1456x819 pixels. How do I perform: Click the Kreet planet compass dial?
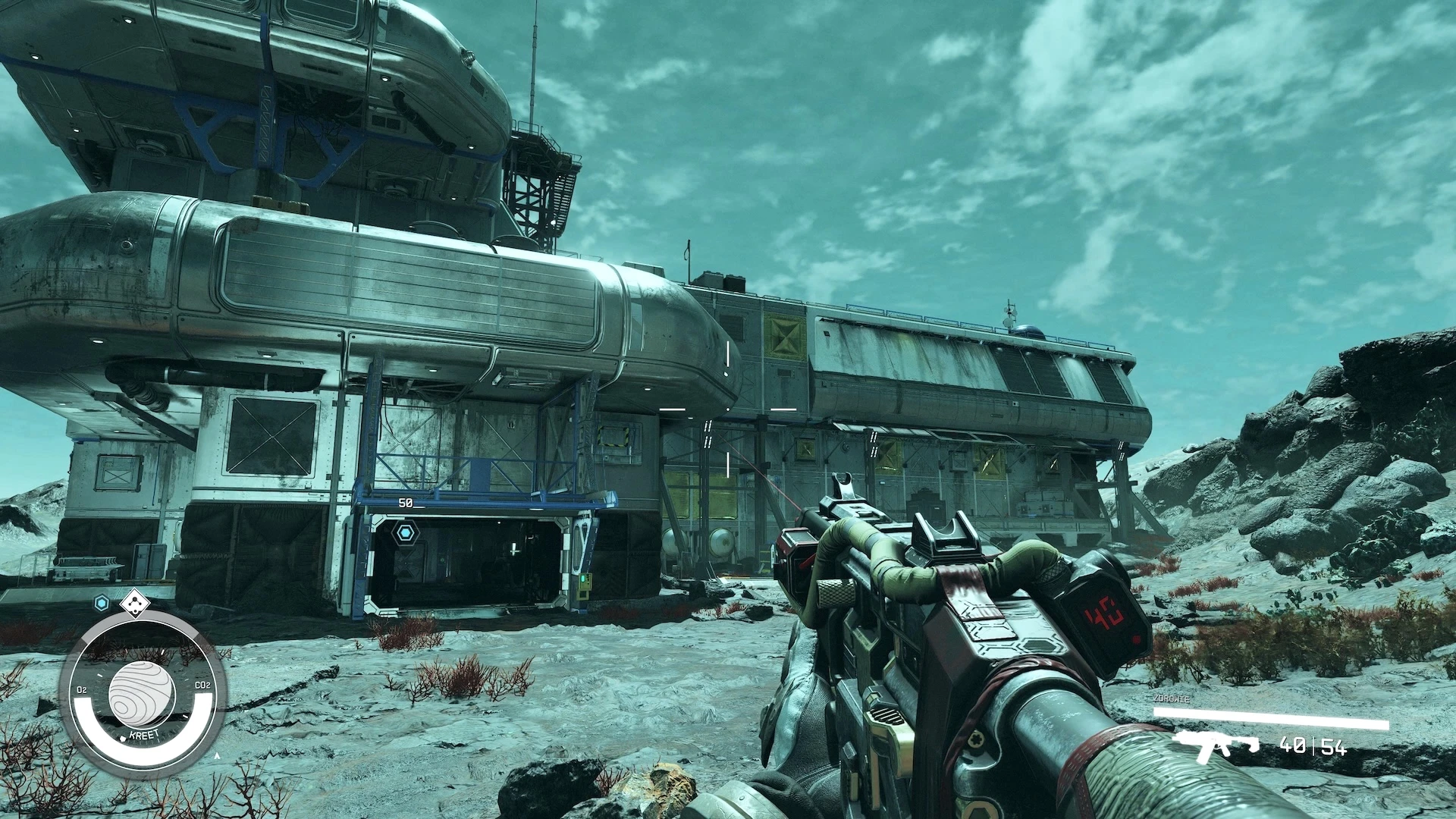coord(142,692)
